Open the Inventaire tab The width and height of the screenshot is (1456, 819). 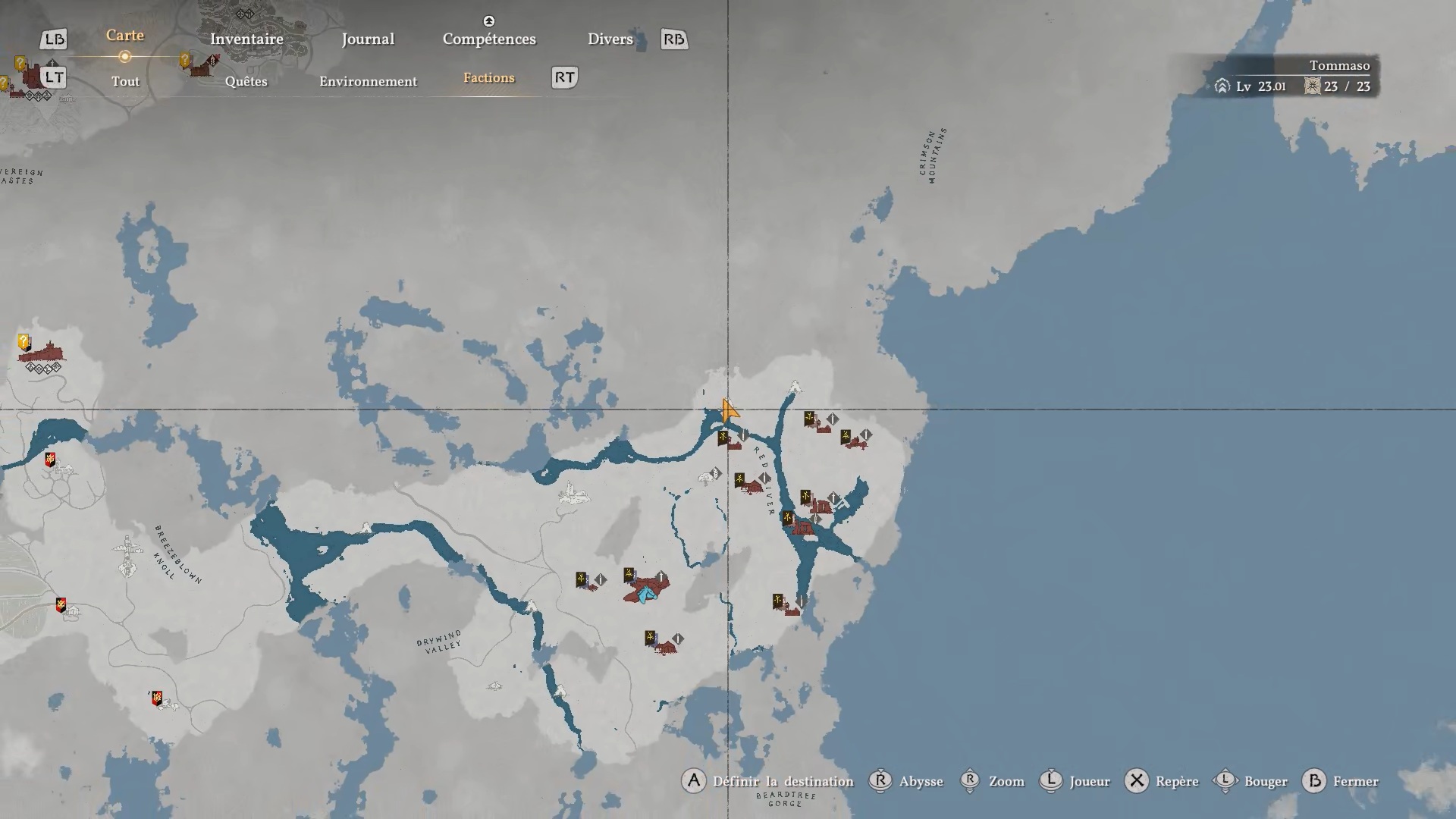(246, 39)
